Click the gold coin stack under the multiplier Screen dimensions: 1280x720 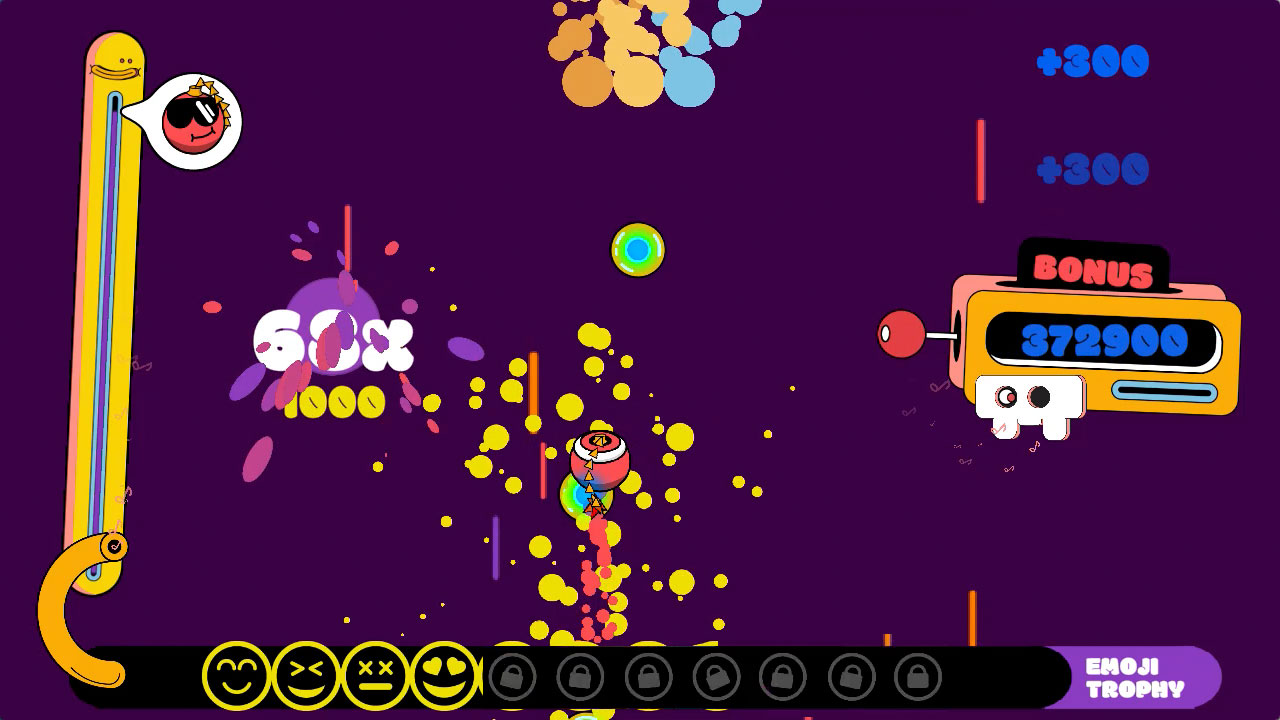(340, 400)
